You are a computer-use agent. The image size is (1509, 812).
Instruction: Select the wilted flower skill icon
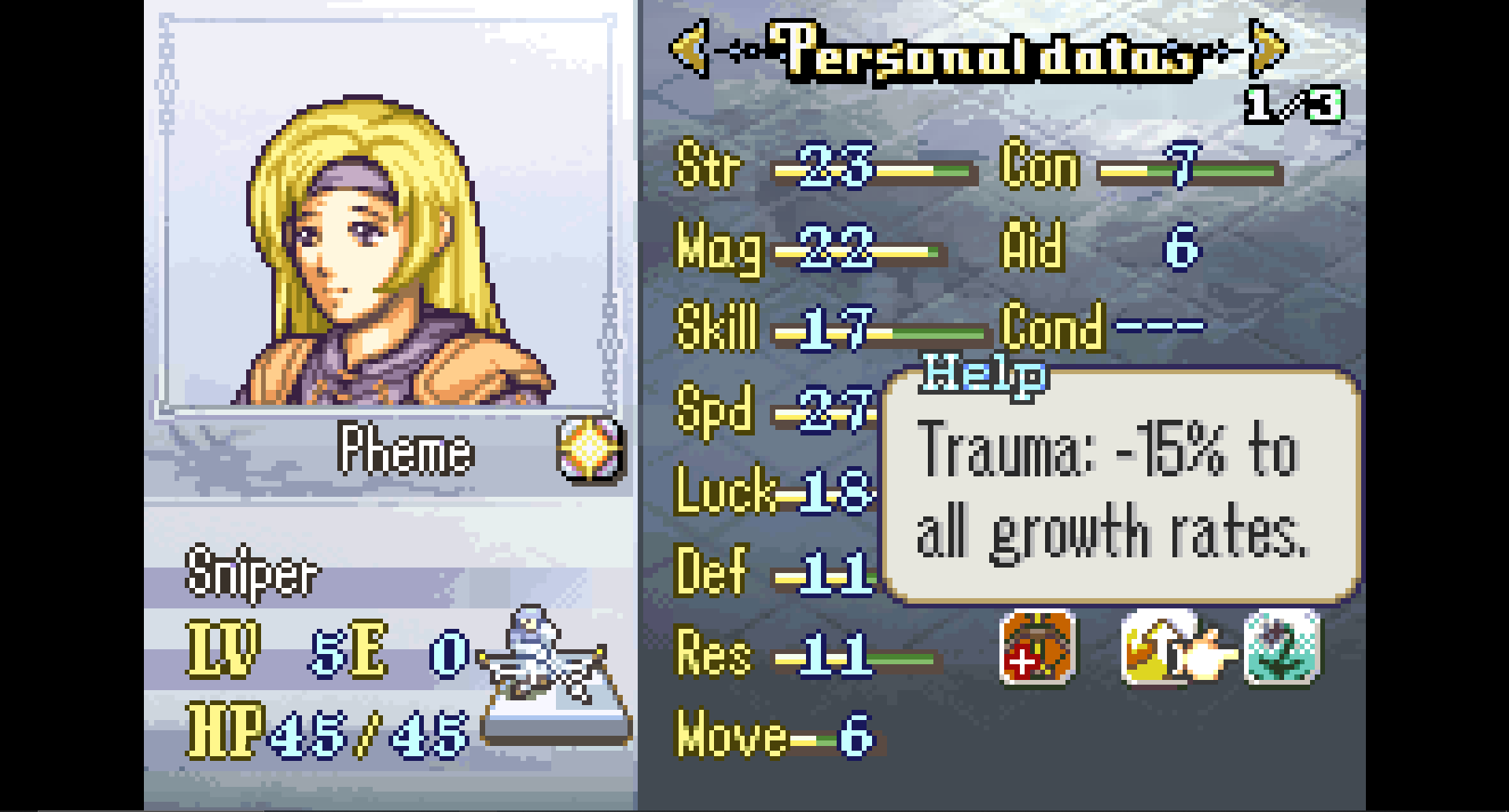point(1282,648)
